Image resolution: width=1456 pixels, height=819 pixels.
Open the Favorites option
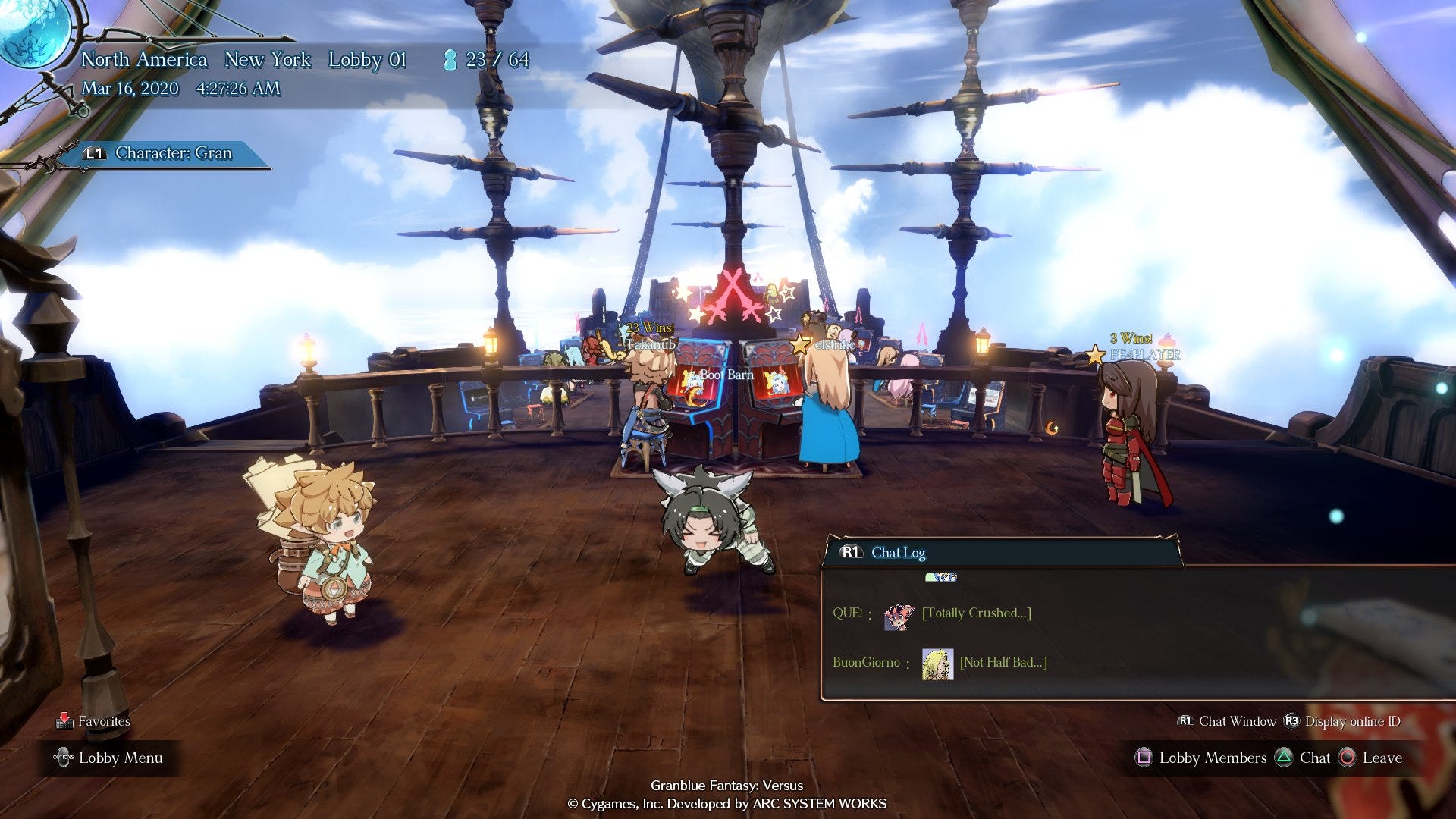tap(94, 721)
